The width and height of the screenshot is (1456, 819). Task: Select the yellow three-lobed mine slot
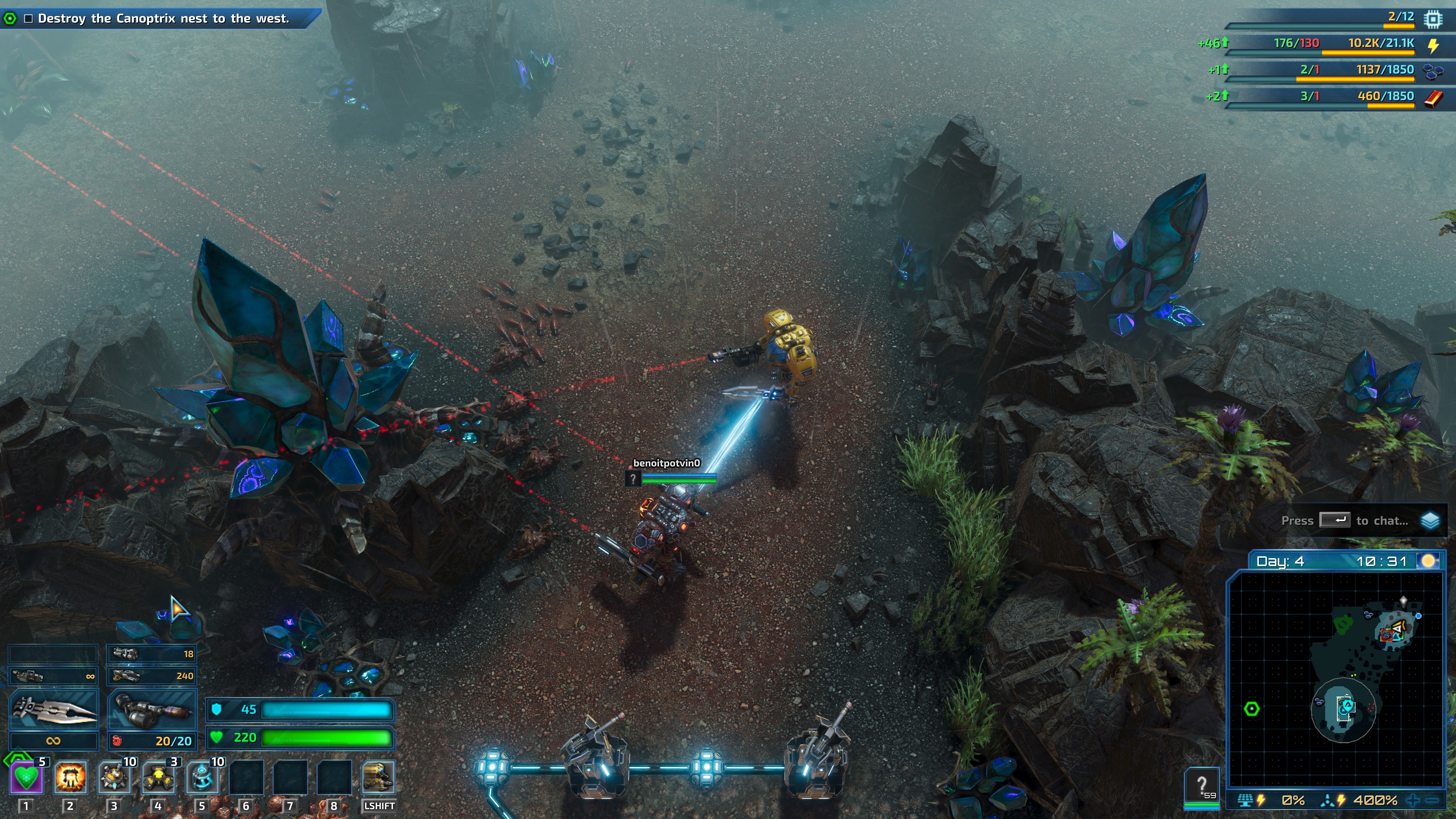coord(158,778)
